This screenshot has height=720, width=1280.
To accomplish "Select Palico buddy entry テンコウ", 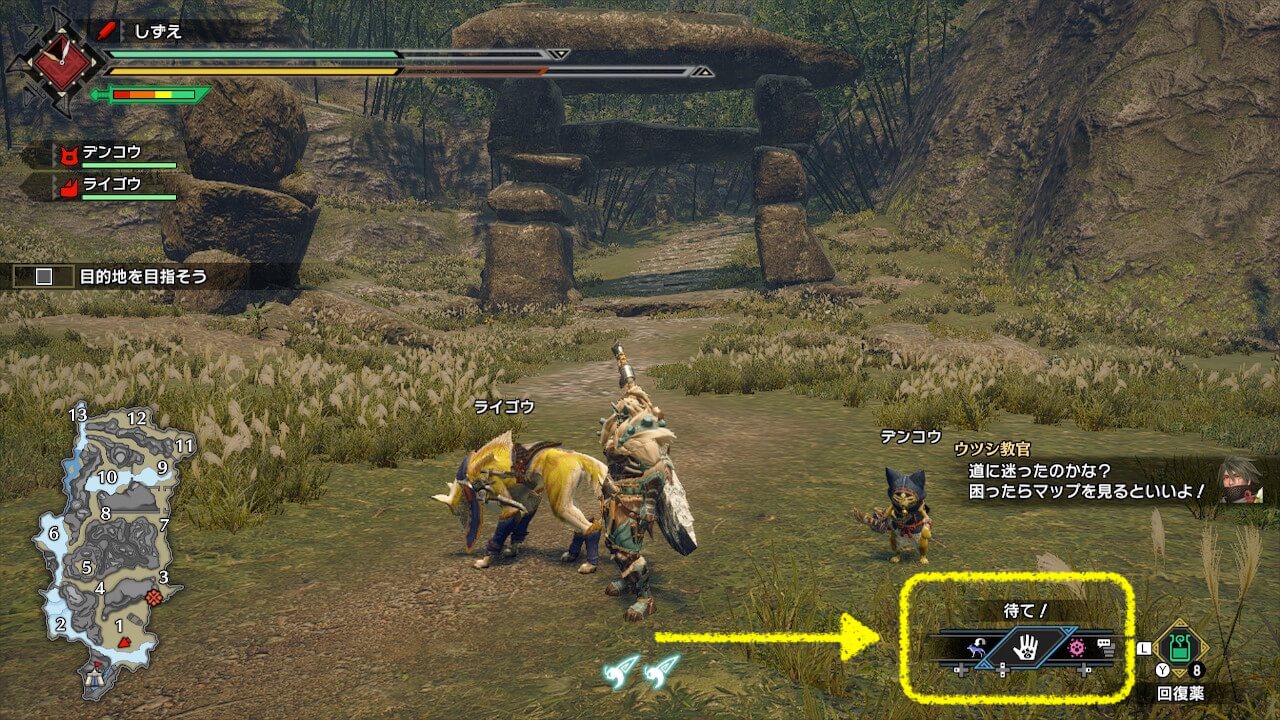I will click(112, 153).
